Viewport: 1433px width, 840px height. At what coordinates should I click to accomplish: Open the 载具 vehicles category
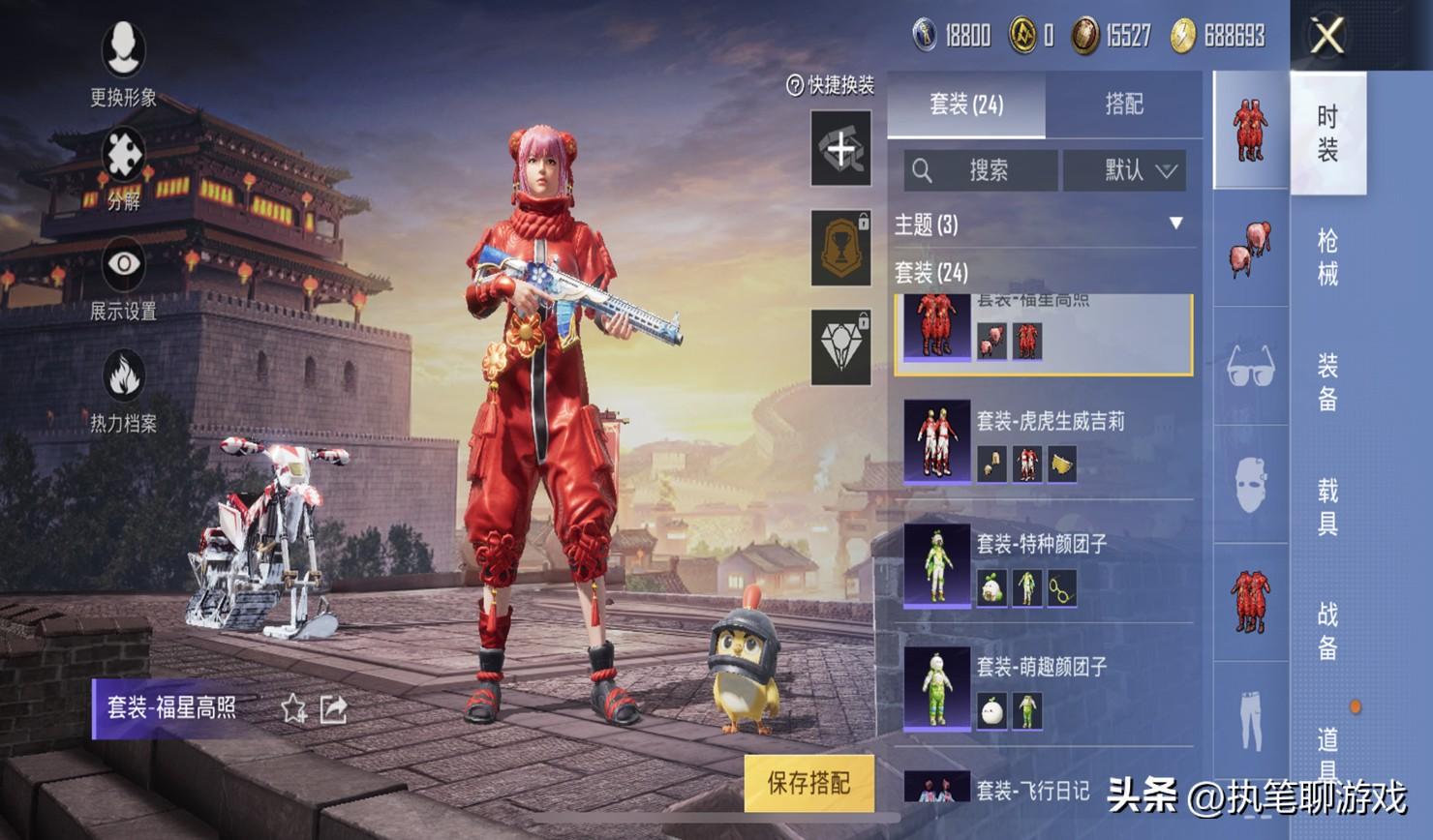tap(1327, 507)
